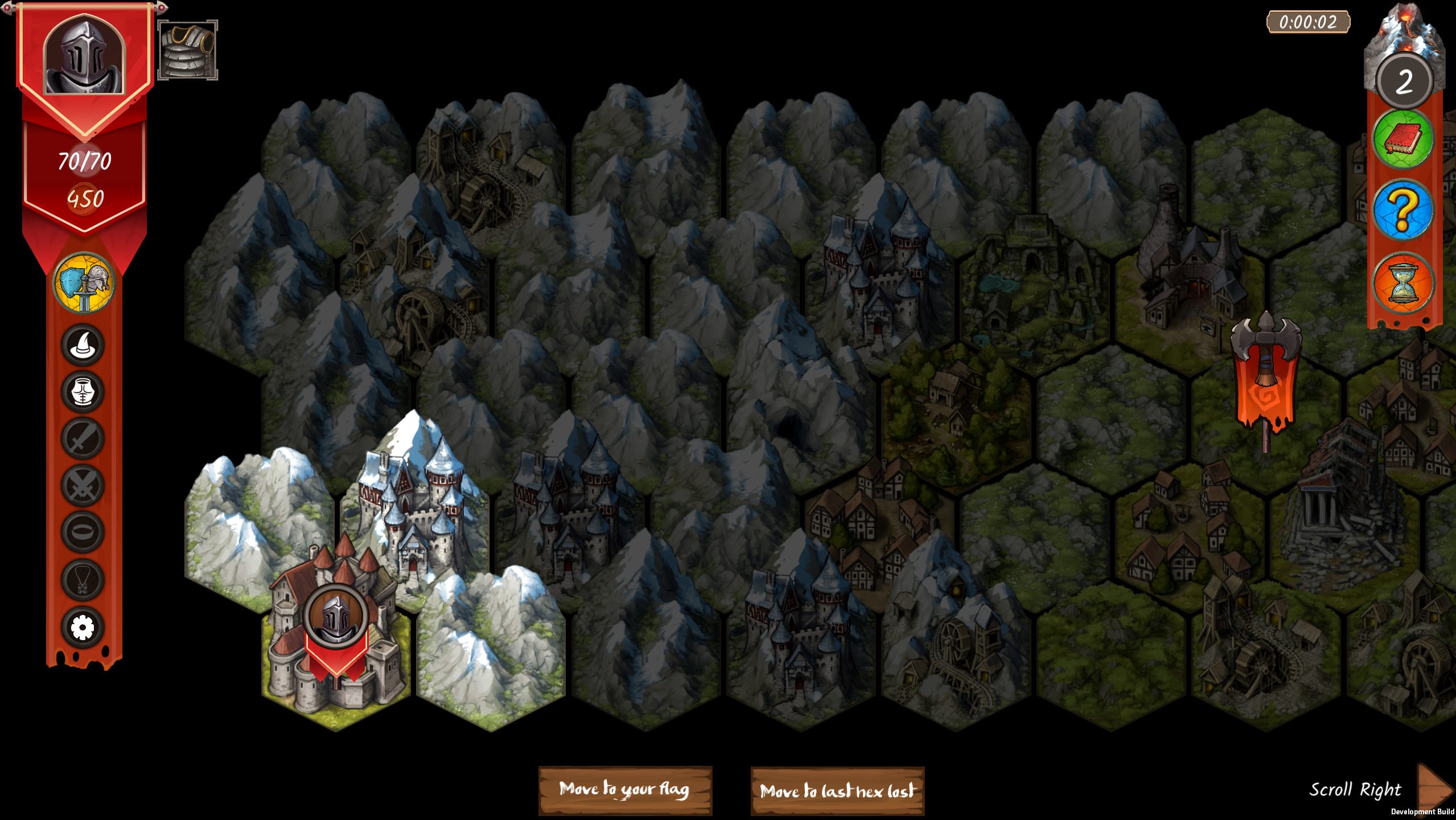
Task: Select the necklace amulet equipment slot
Action: click(83, 580)
